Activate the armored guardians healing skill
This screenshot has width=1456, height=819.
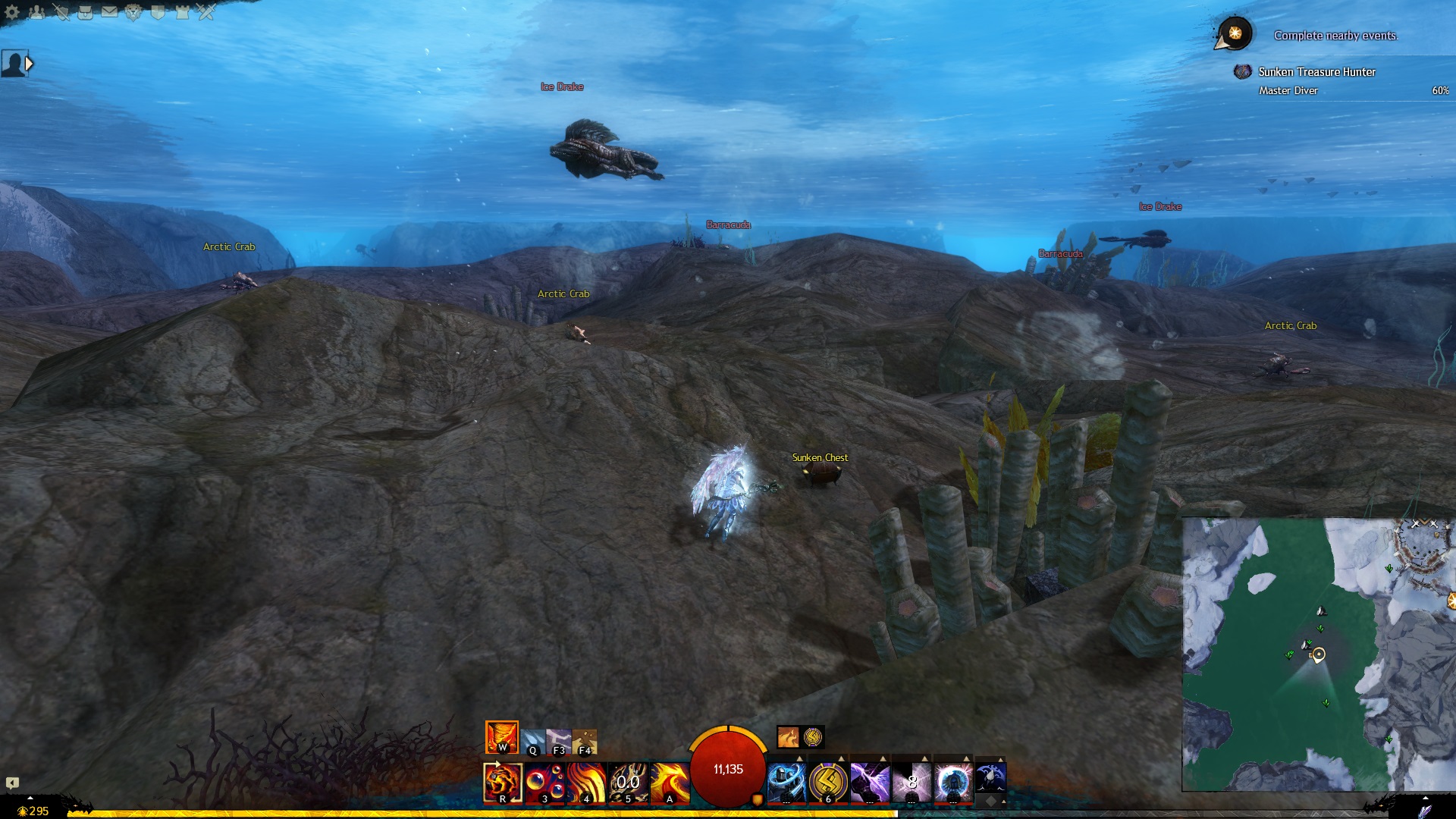click(x=786, y=783)
